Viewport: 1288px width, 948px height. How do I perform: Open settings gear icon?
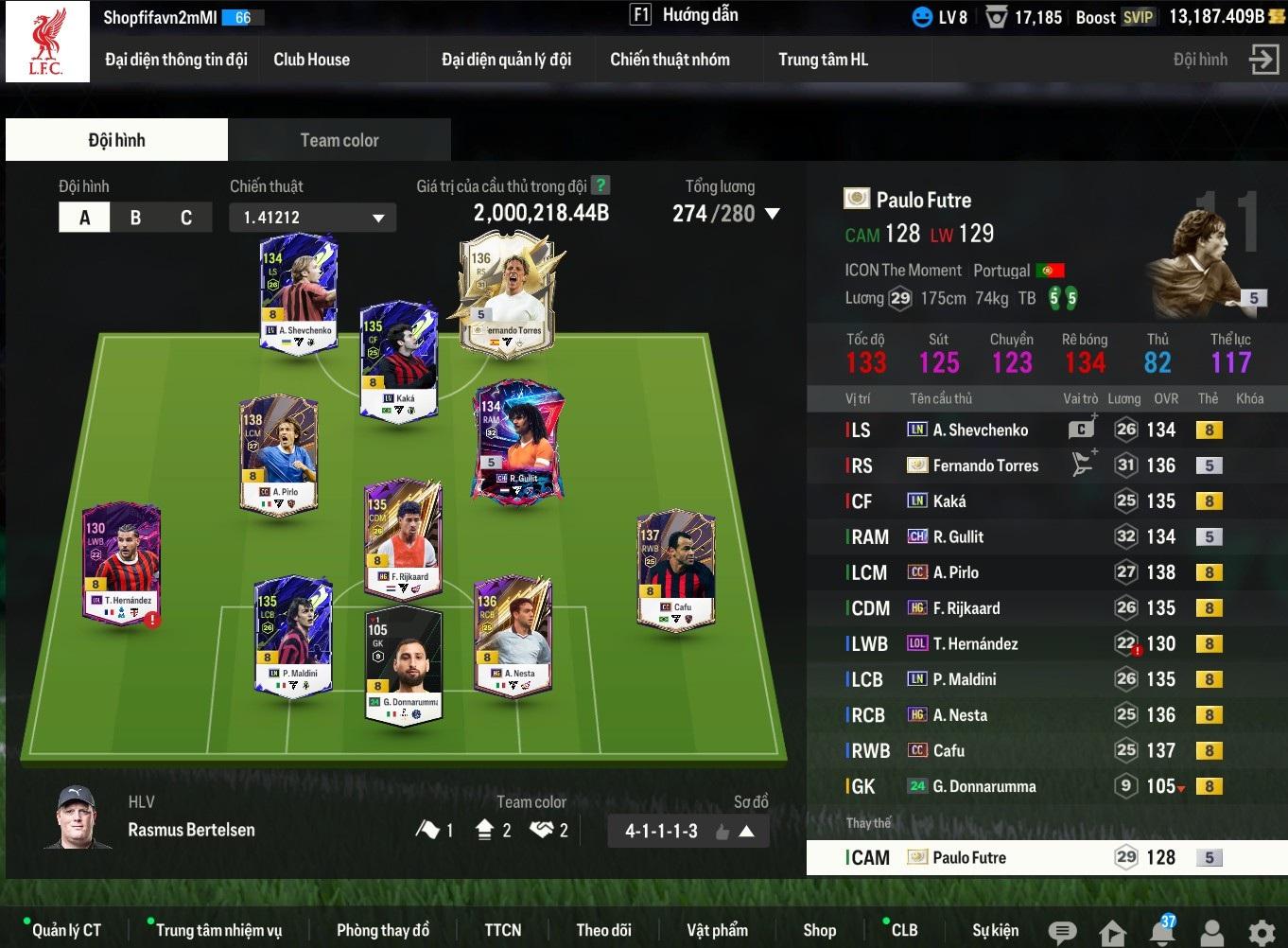1261,931
